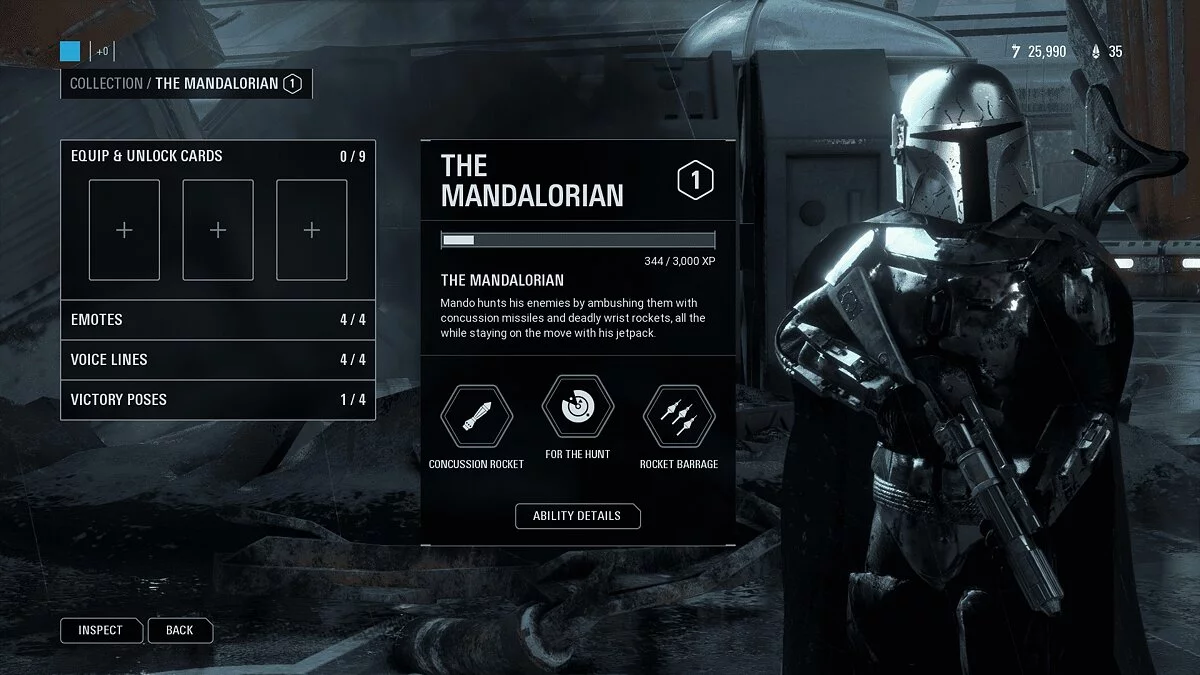The image size is (1200, 675).
Task: Go back with the Back button
Action: tap(180, 630)
